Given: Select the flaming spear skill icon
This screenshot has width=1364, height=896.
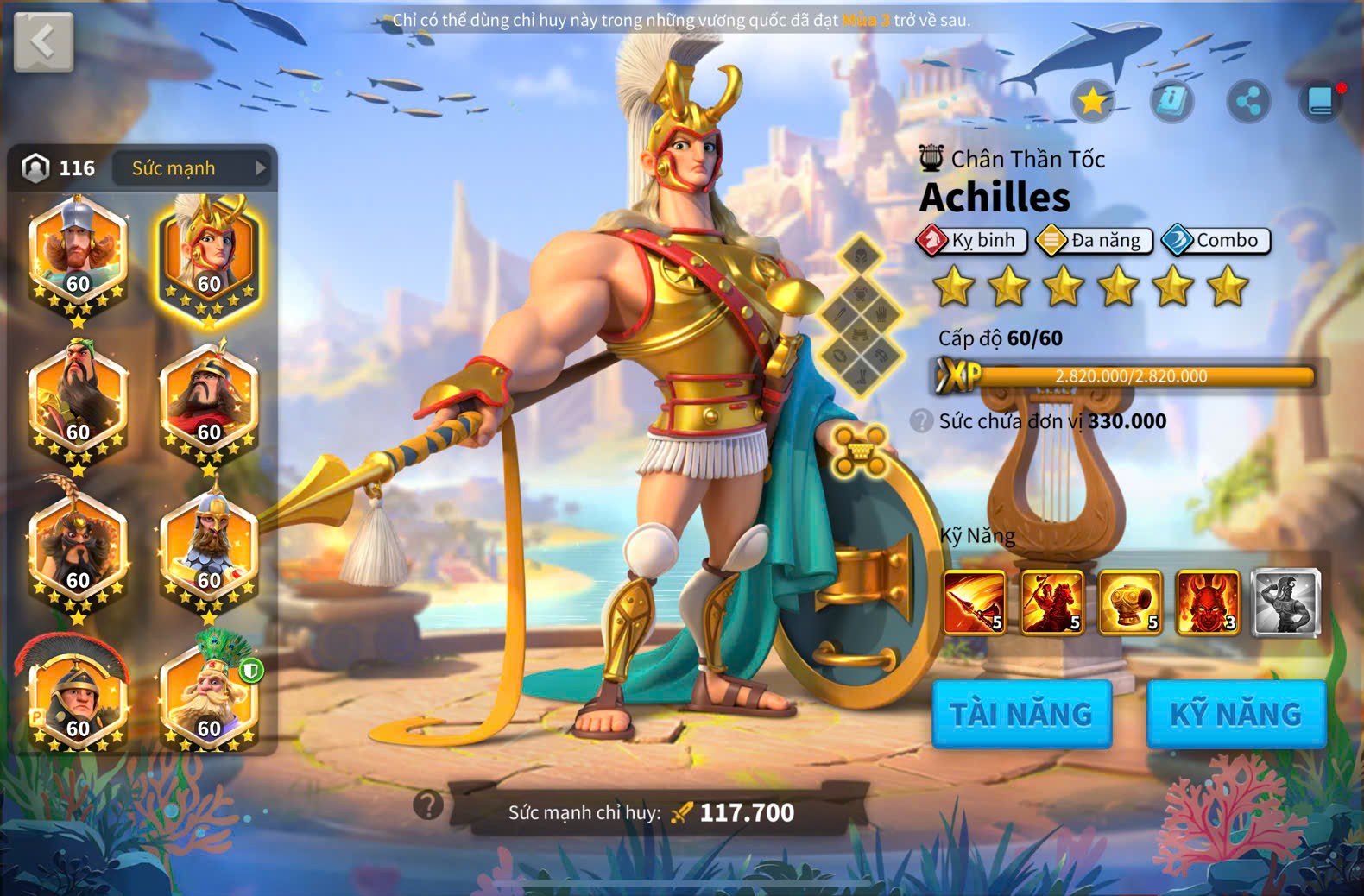Looking at the screenshot, I should point(975,603).
